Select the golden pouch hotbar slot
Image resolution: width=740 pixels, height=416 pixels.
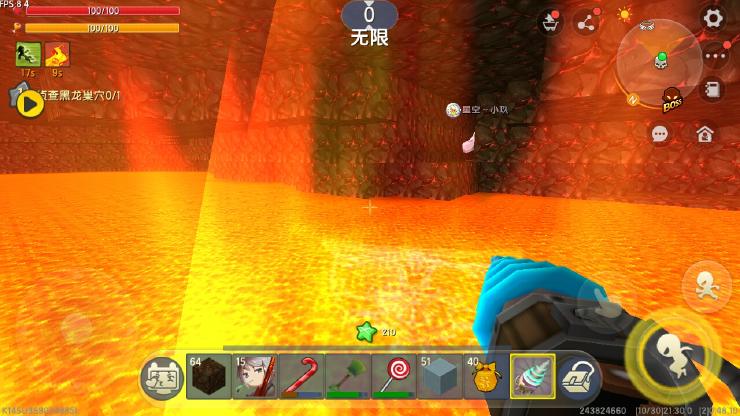(x=485, y=378)
